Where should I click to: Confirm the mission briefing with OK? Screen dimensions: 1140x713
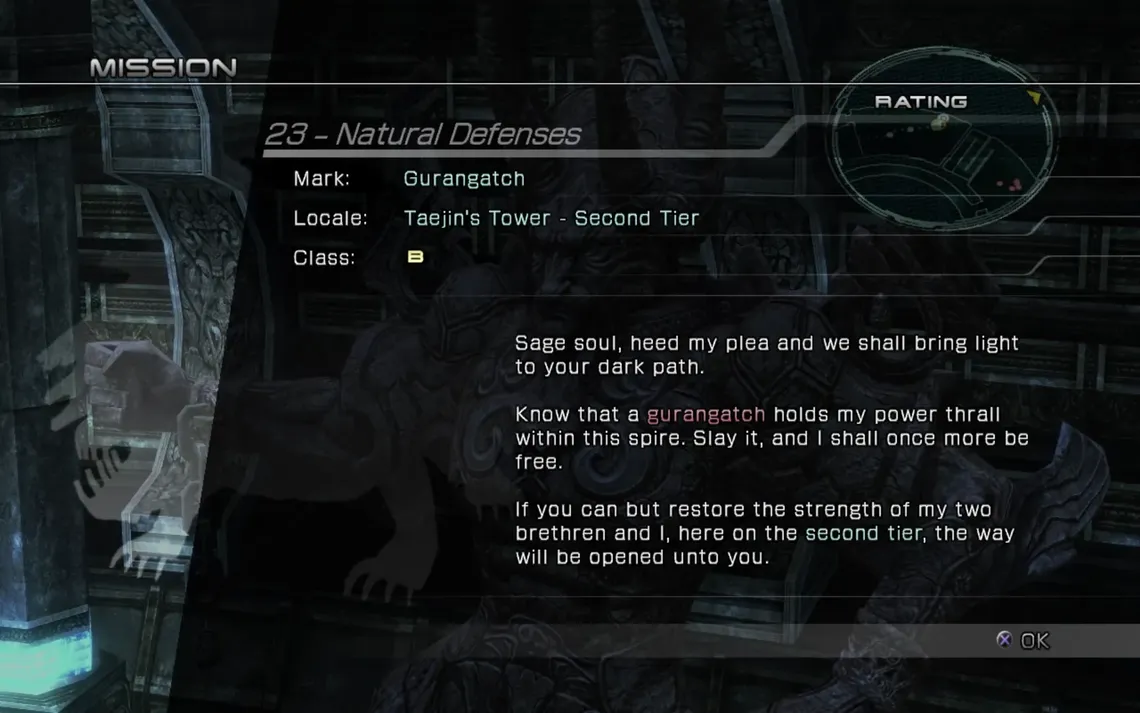tap(1024, 640)
